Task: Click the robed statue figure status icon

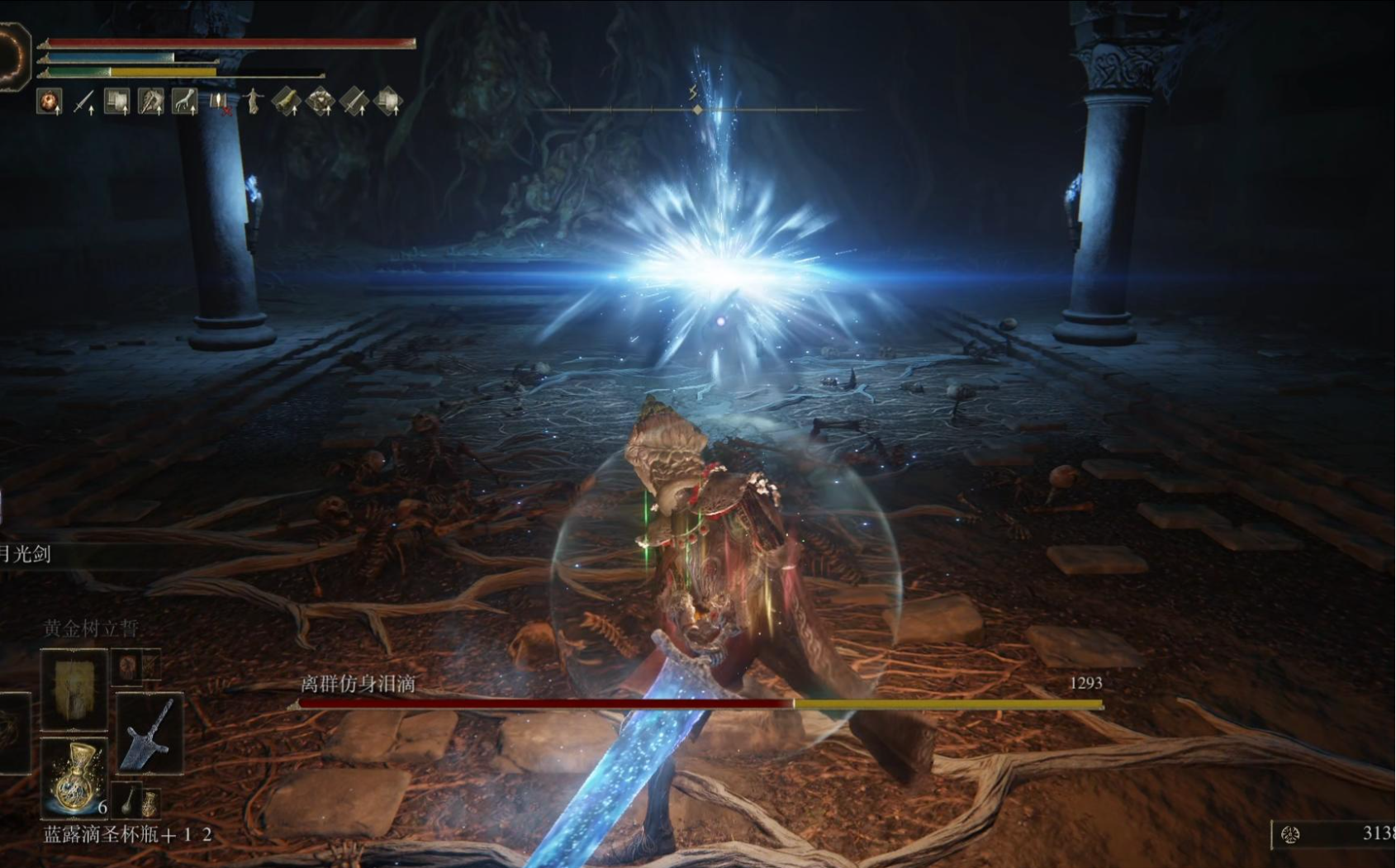Action: click(x=252, y=102)
